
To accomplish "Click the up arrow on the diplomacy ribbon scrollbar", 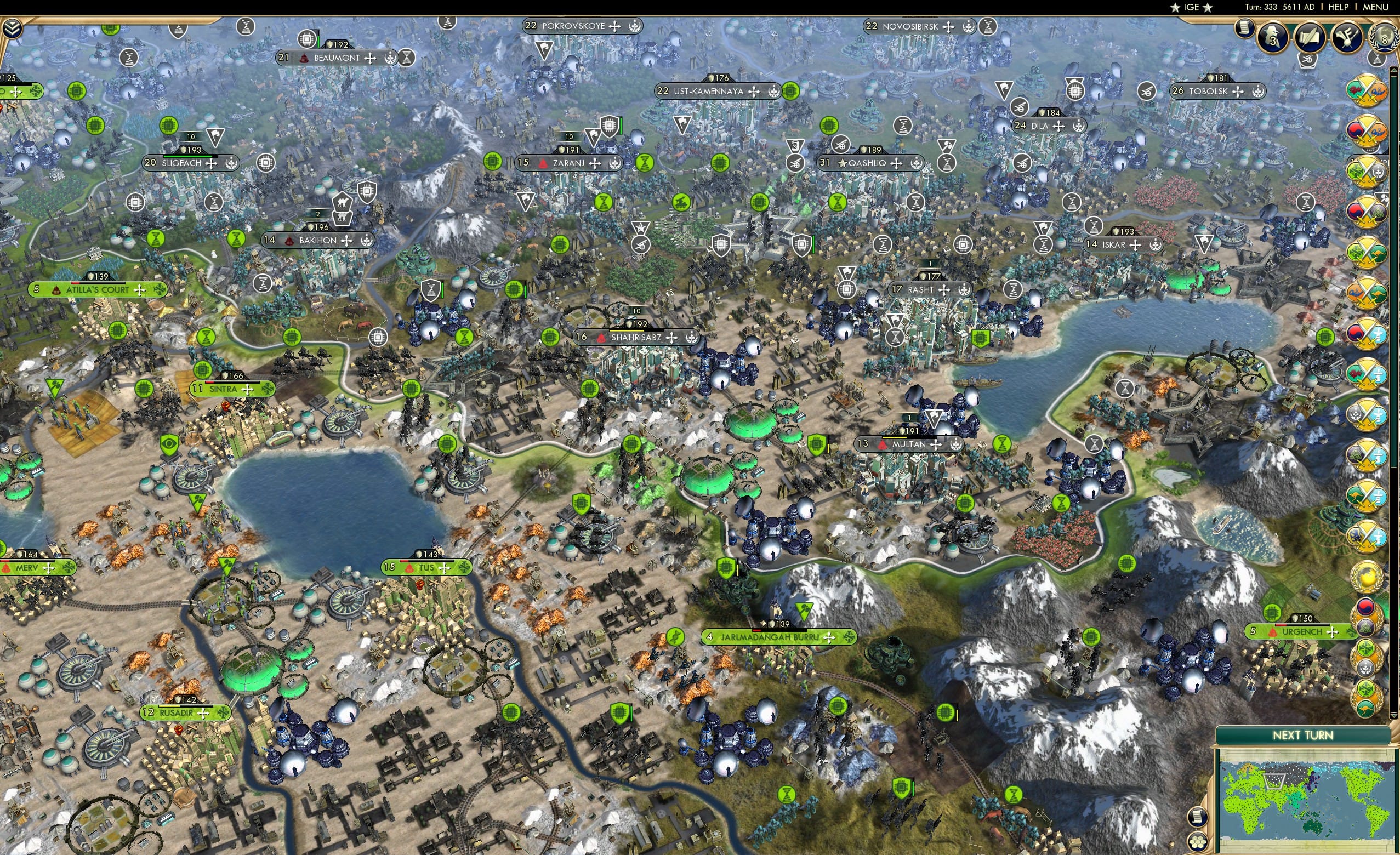I will (x=1394, y=72).
